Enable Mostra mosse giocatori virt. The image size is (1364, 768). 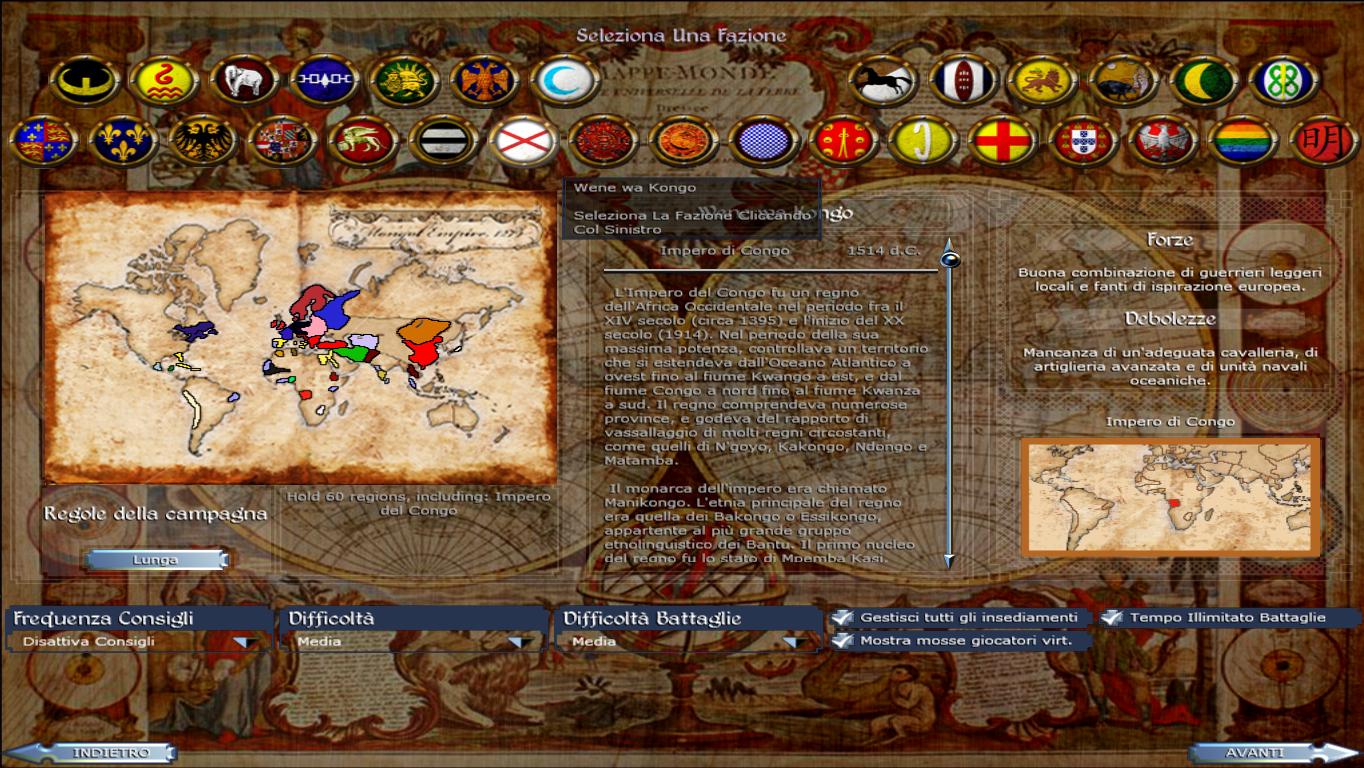click(x=841, y=640)
